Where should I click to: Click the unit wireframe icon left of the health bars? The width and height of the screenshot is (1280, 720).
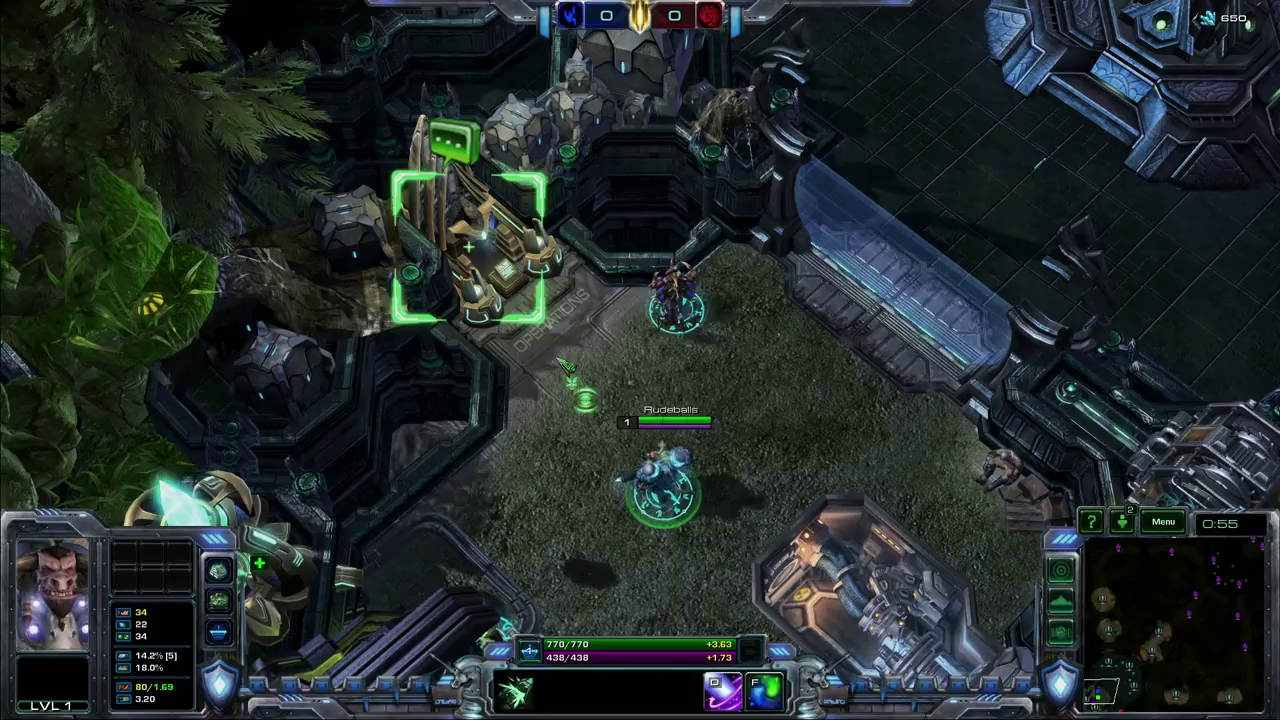point(530,650)
